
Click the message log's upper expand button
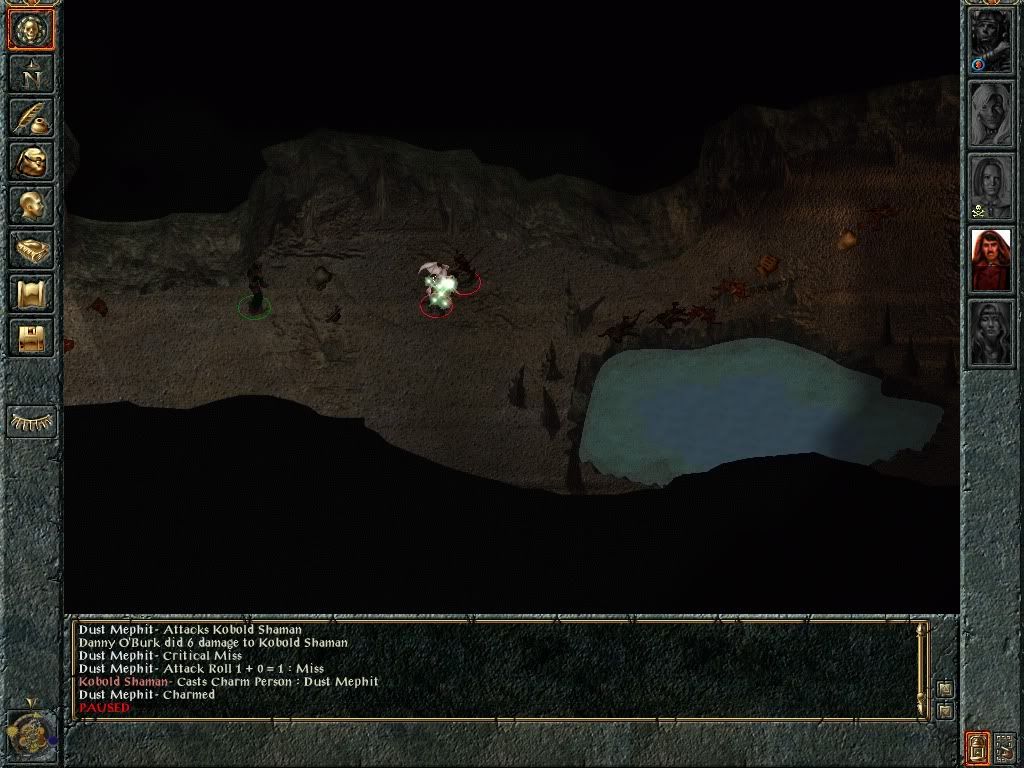coord(945,689)
